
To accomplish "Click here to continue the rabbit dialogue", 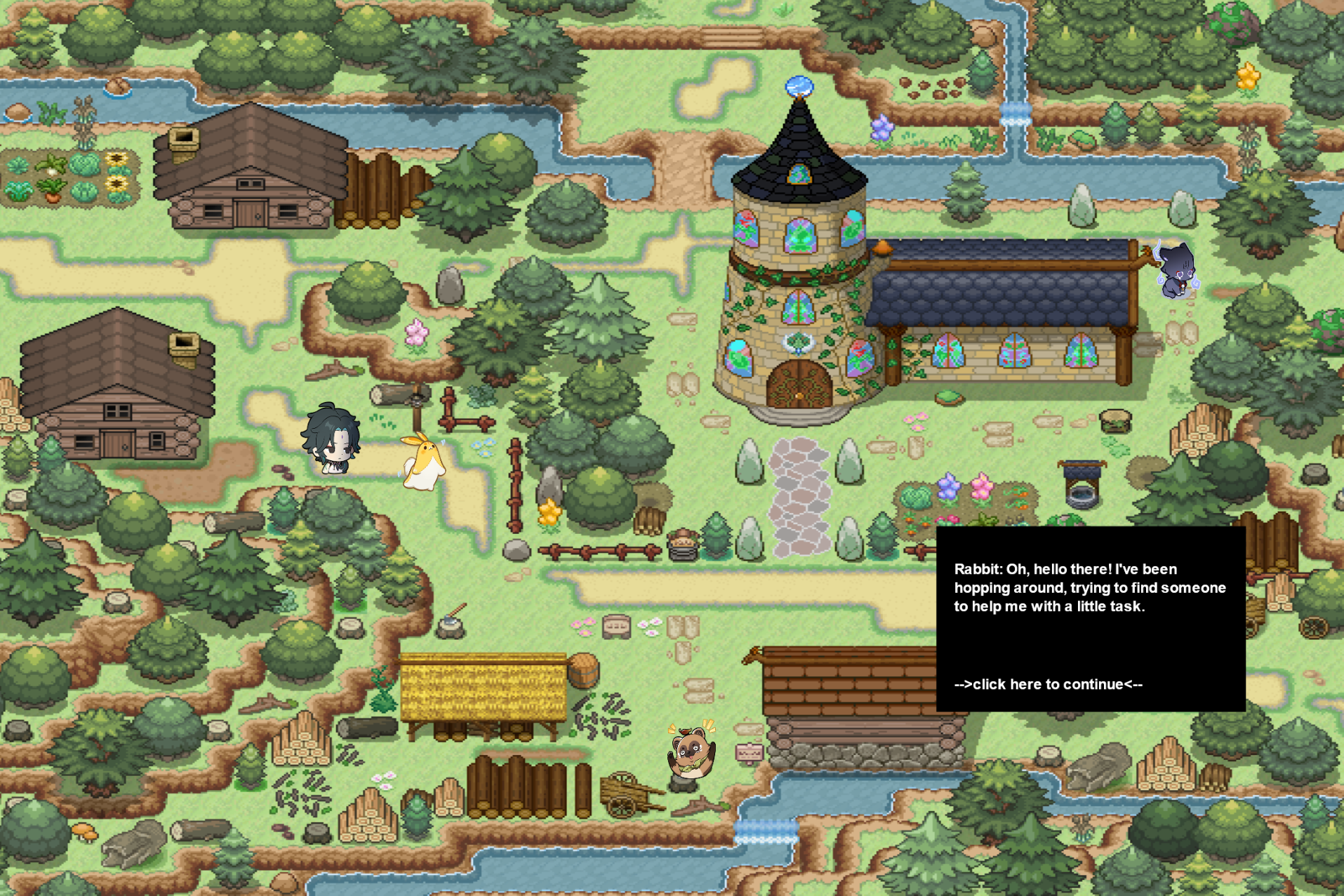I will click(1048, 684).
